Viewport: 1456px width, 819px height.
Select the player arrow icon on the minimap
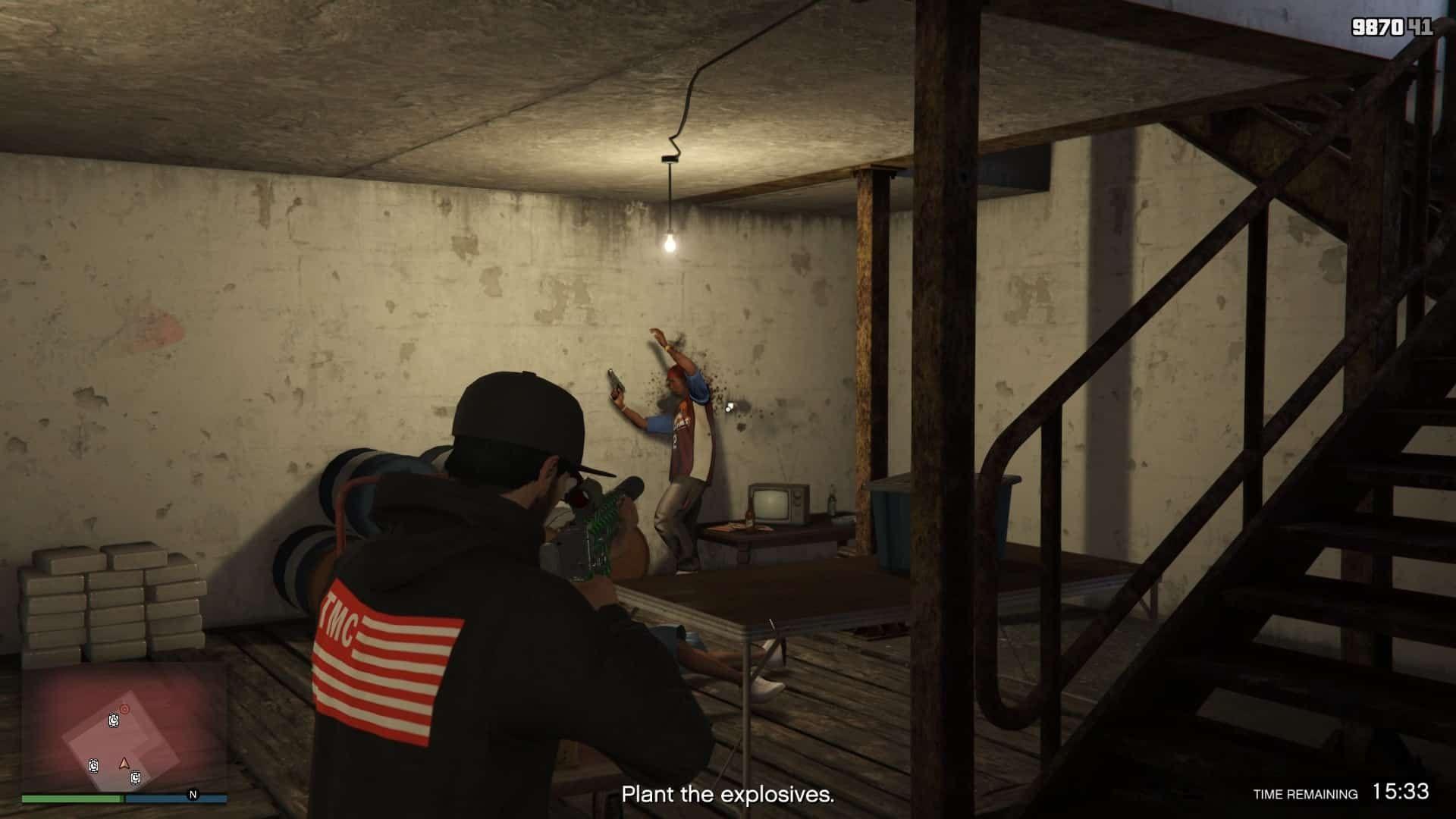[124, 764]
